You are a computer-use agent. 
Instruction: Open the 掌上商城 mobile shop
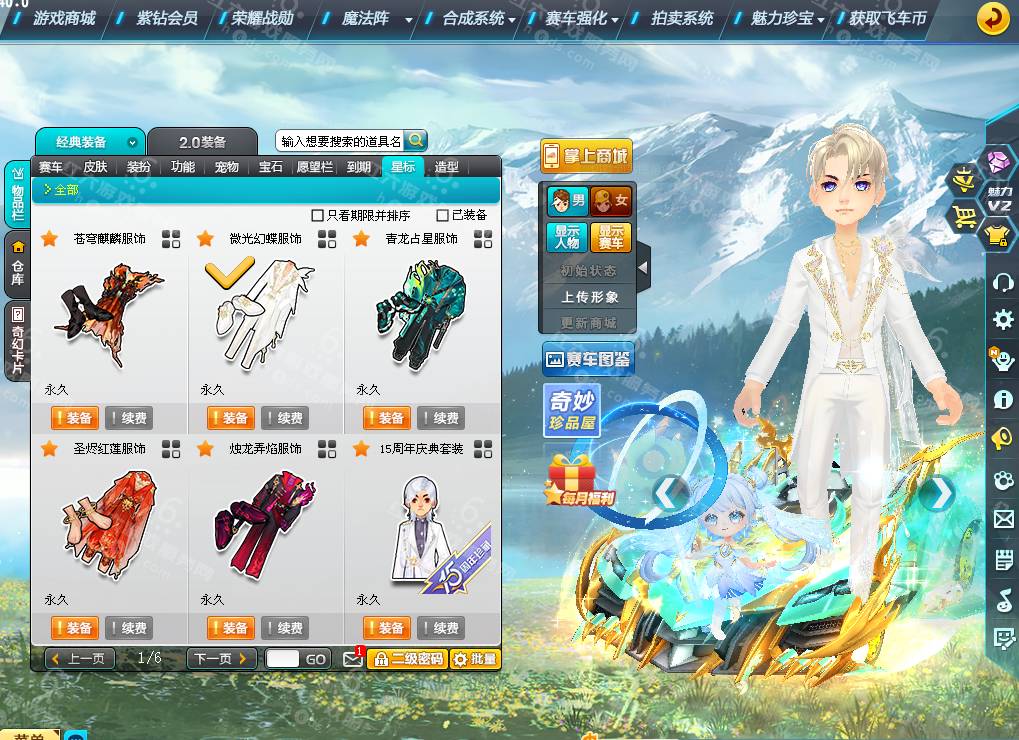(587, 155)
